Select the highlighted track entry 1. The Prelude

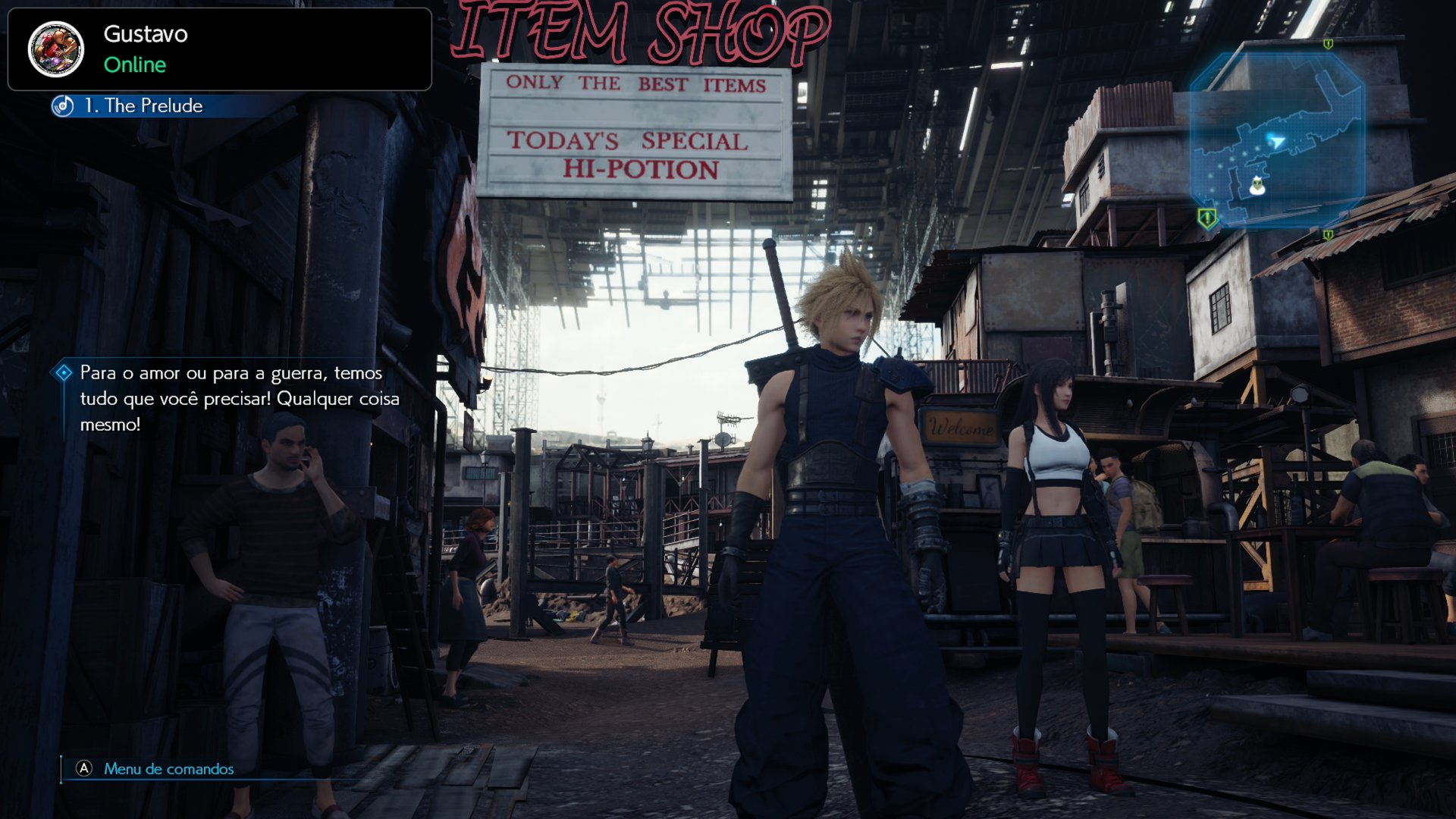tap(144, 106)
